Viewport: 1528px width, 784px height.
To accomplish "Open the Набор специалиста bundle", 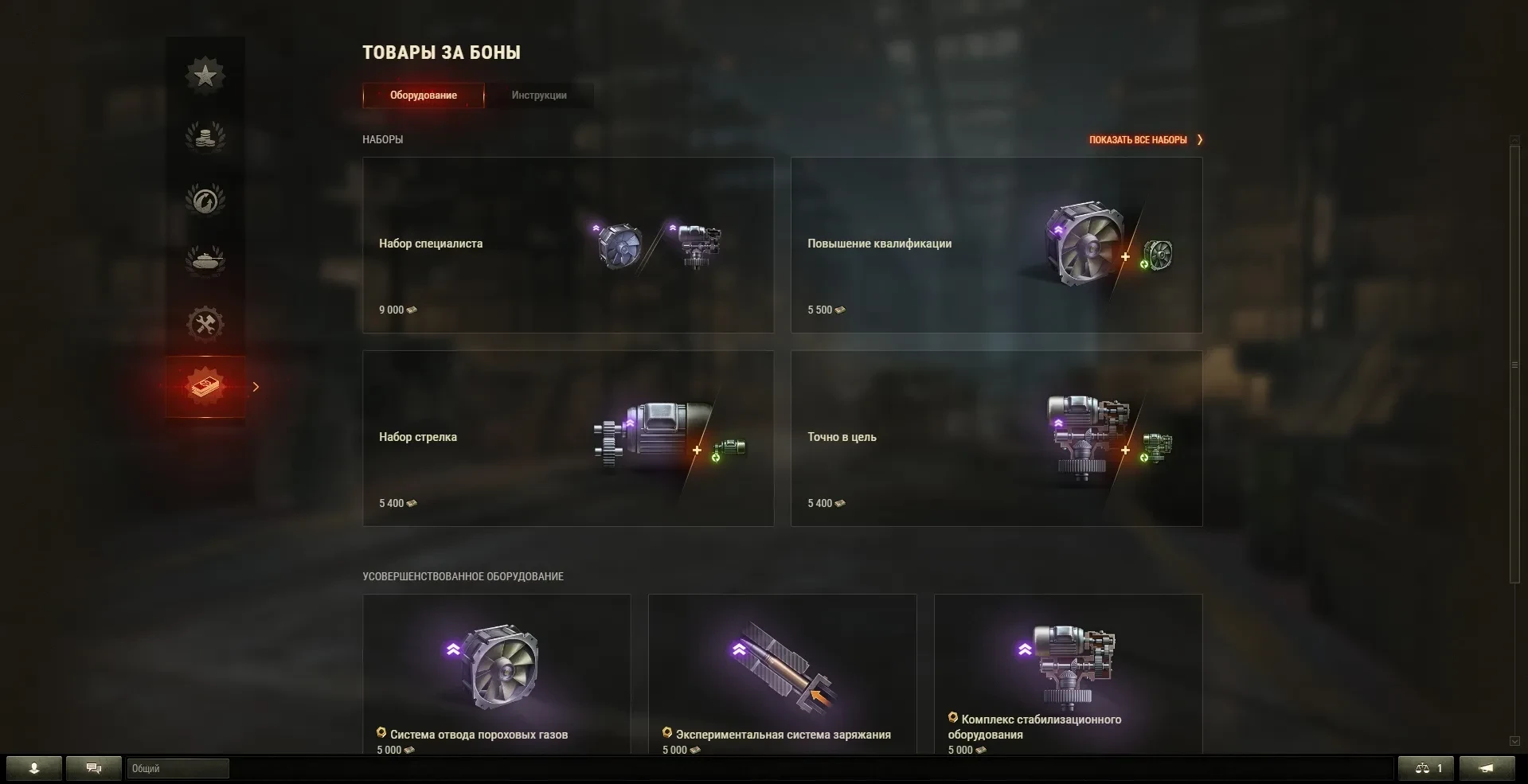I will [568, 245].
